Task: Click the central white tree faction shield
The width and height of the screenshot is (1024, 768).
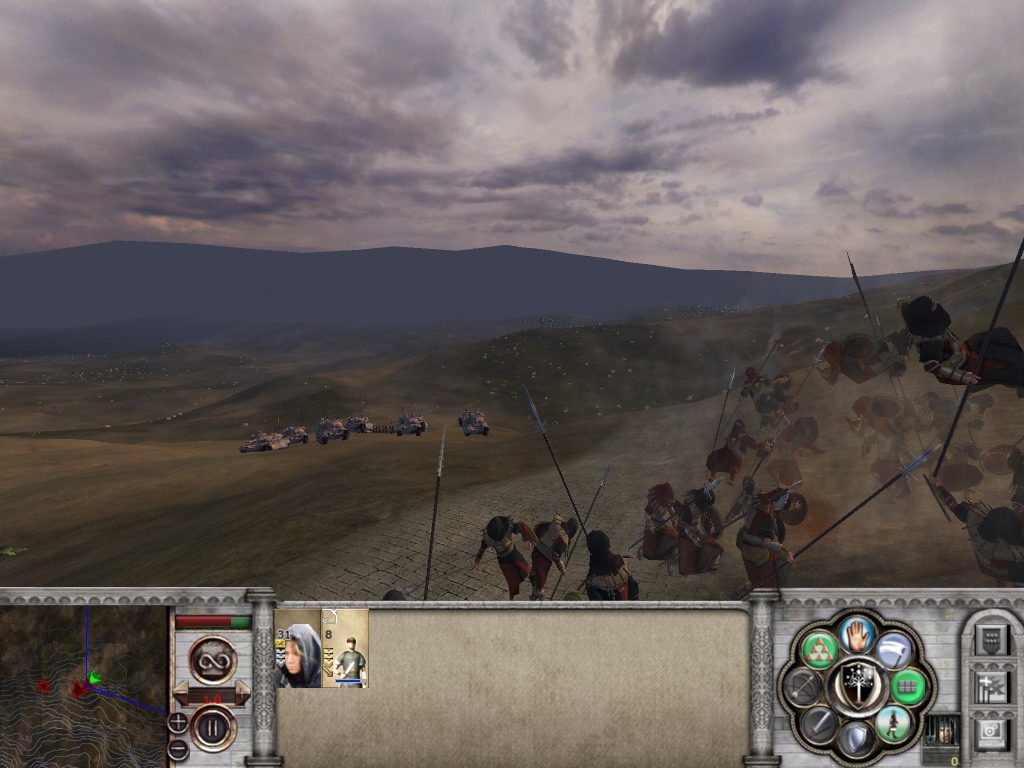Action: tap(857, 686)
